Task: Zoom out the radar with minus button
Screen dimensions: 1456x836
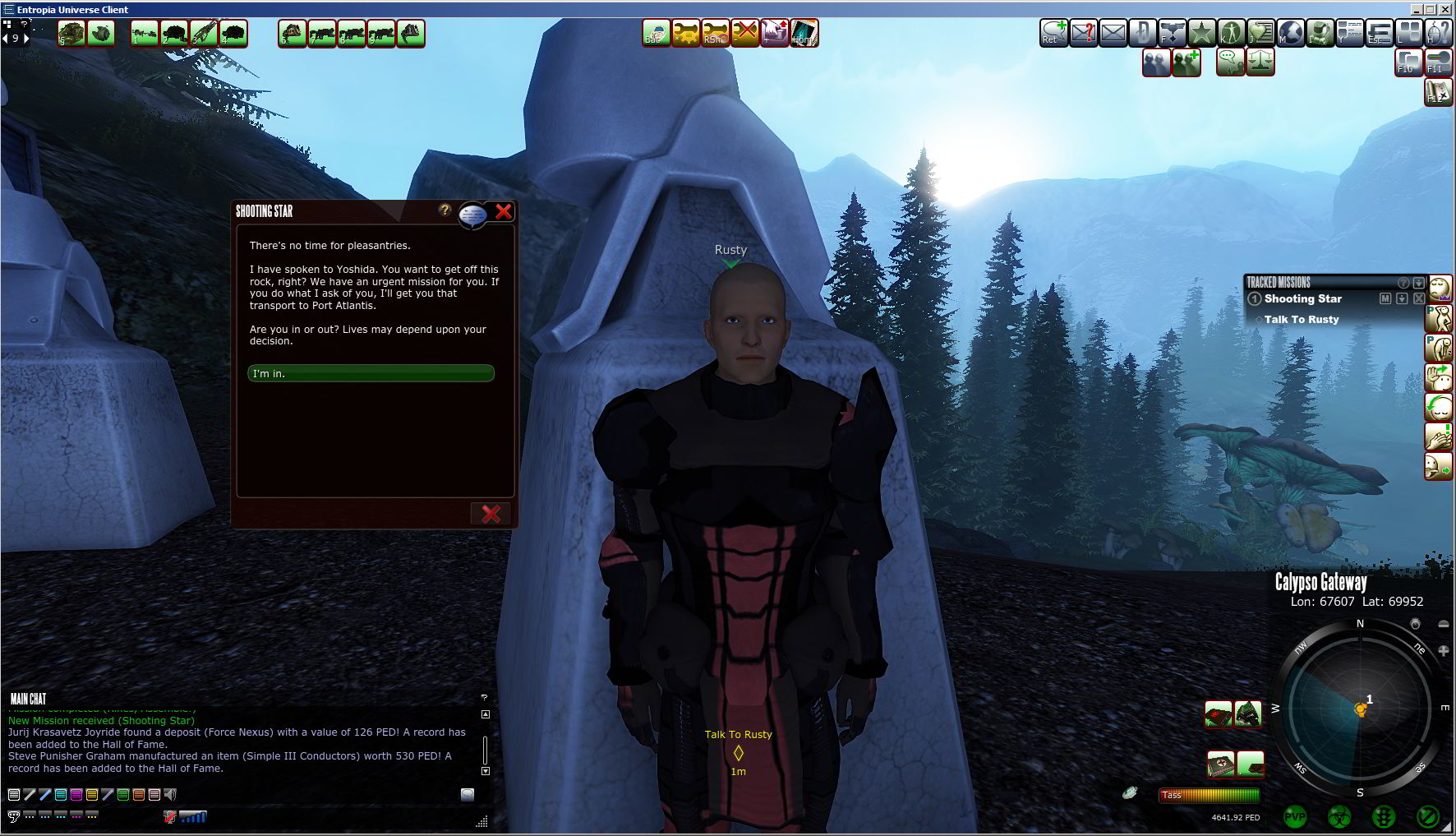Action: click(x=1443, y=625)
